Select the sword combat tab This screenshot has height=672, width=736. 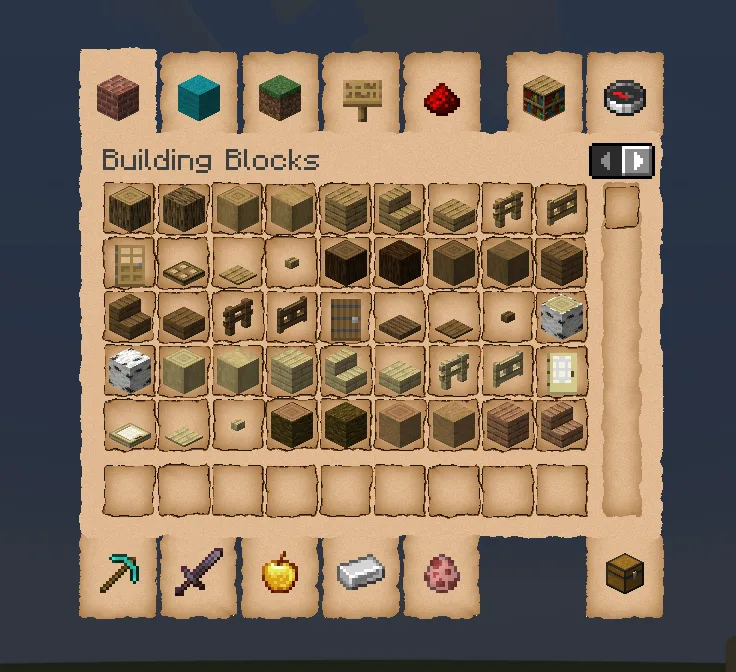(x=198, y=574)
